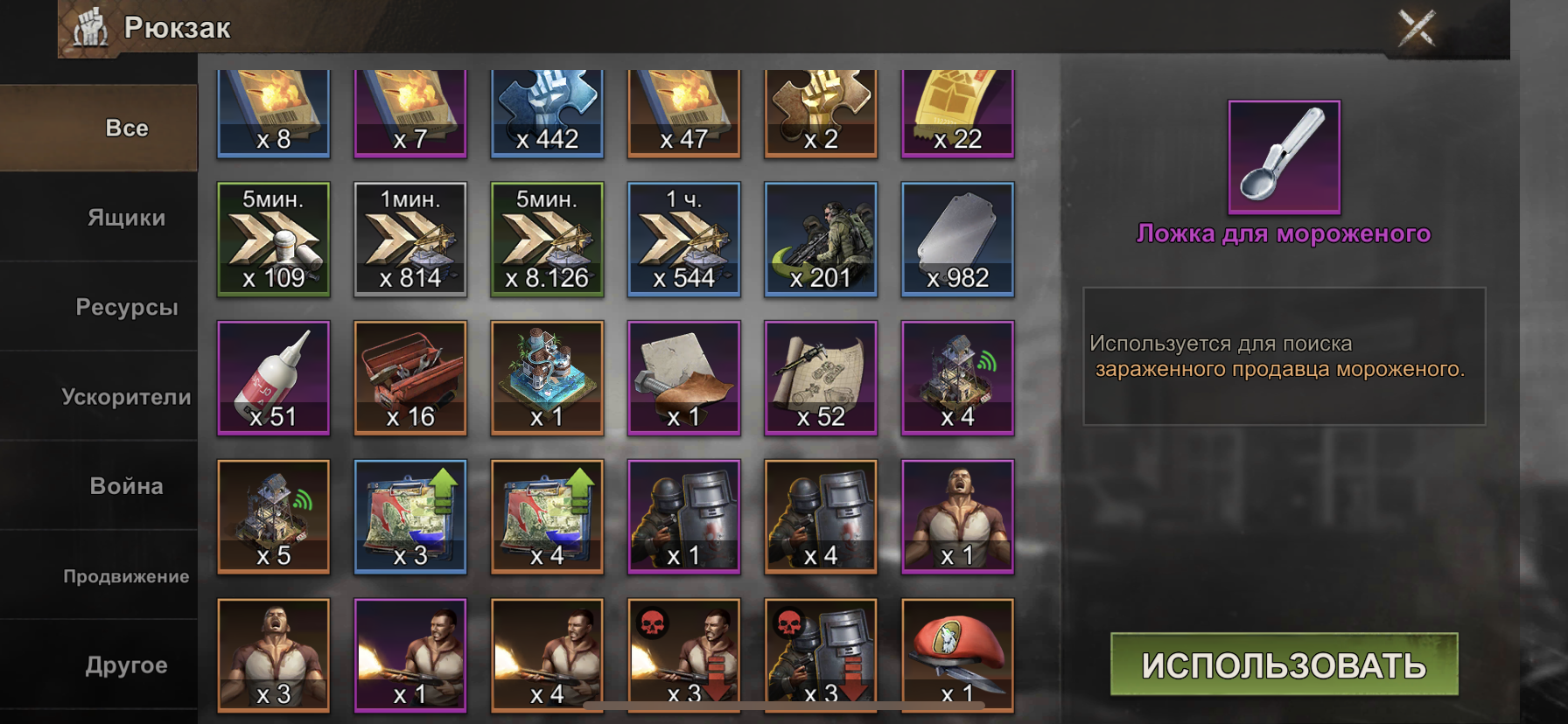
Task: Close the backpack window
Action: [1416, 28]
